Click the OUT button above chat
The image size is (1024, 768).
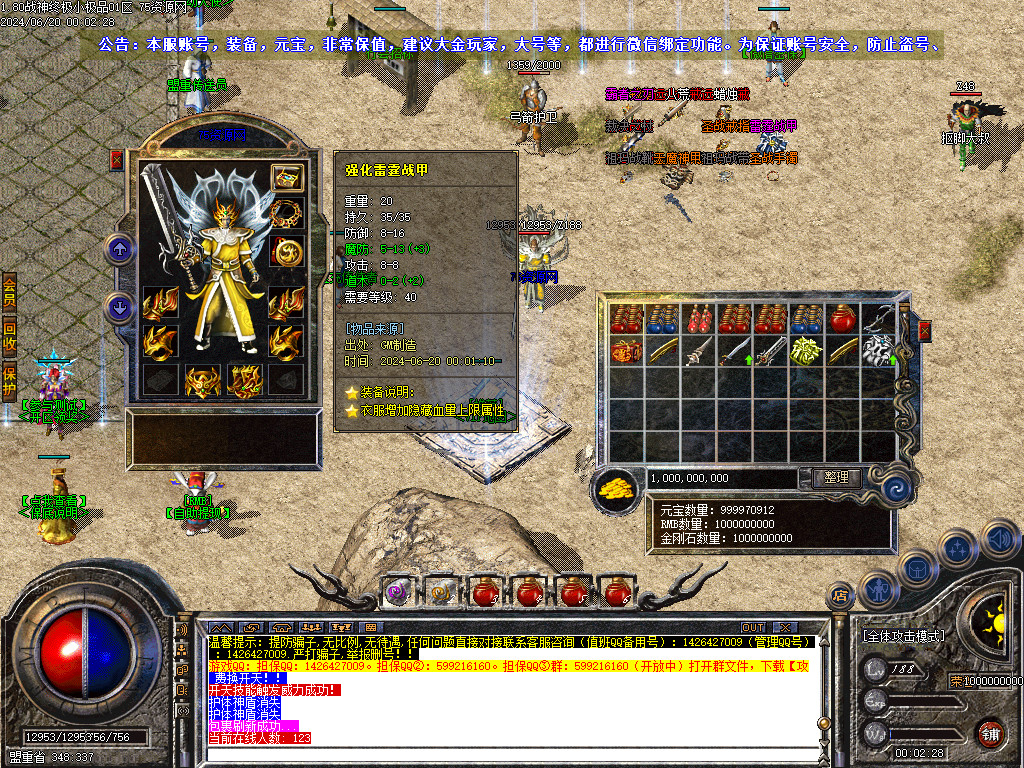[x=753, y=628]
